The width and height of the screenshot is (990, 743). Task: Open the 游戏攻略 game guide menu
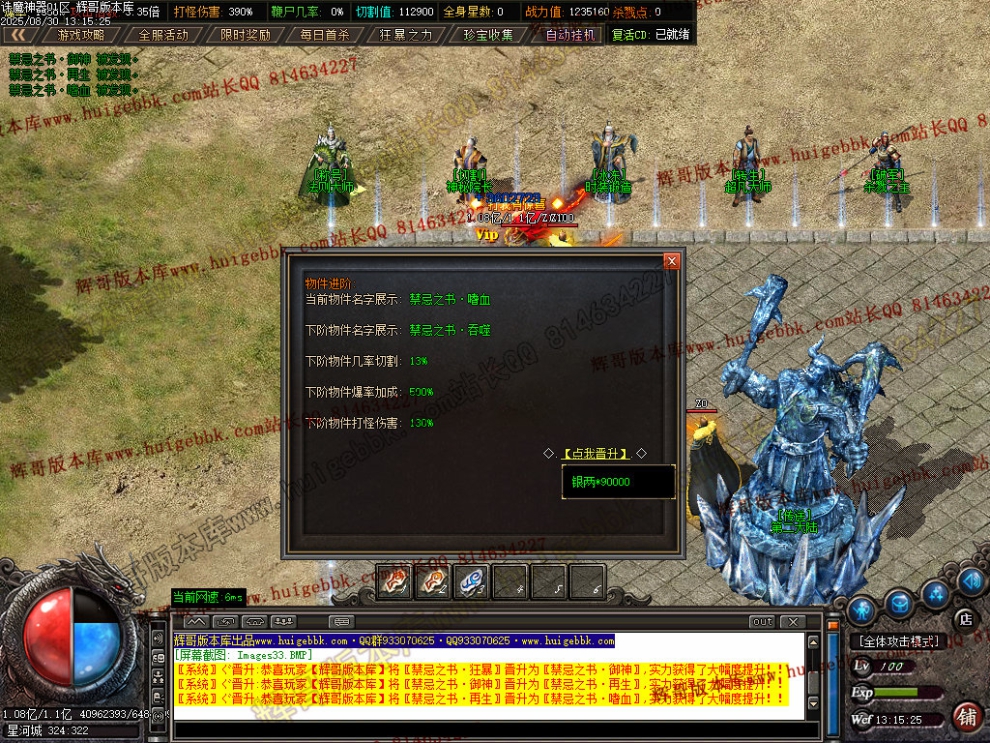pyautogui.click(x=80, y=35)
